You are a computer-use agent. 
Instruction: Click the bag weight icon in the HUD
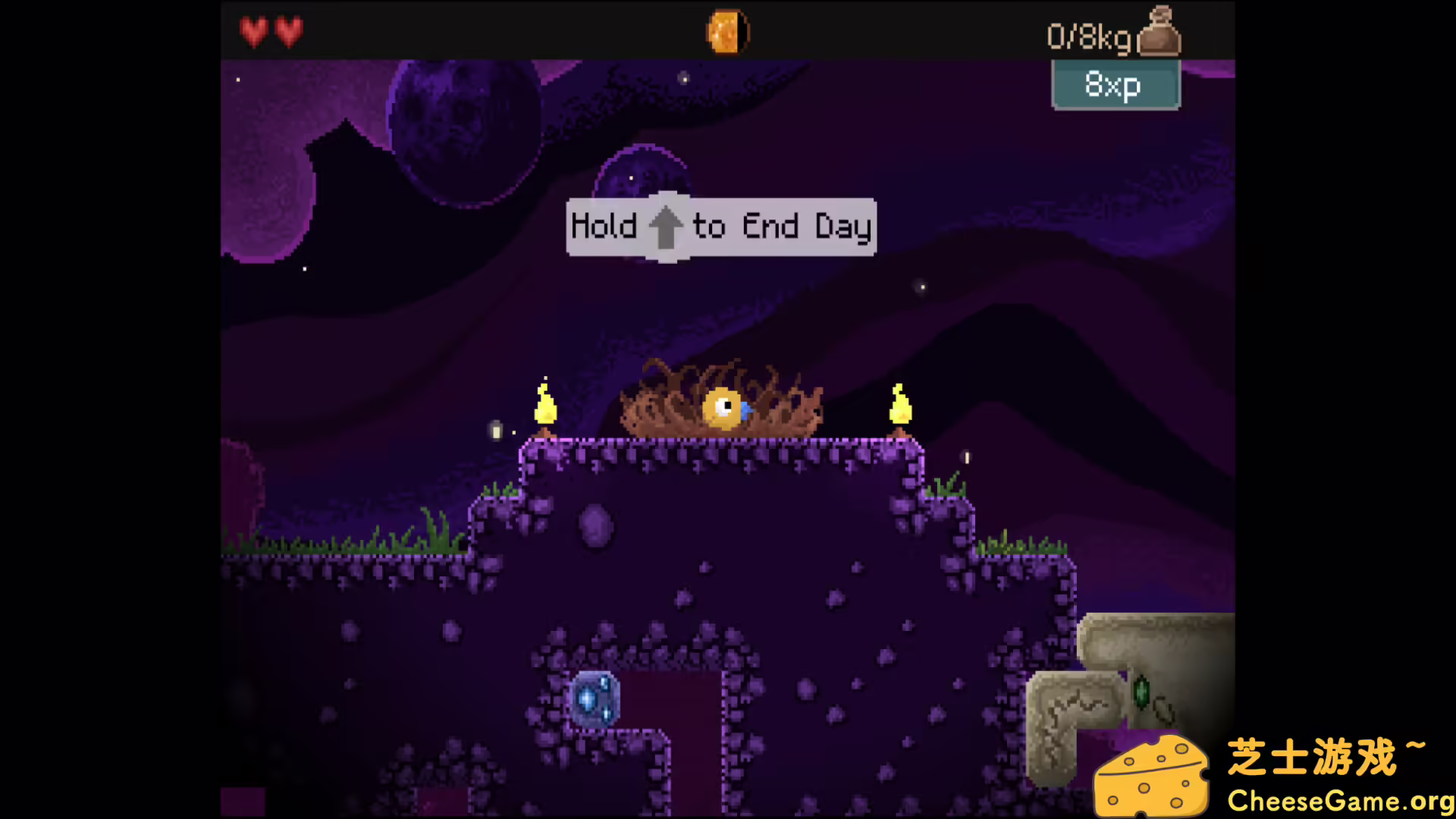click(1158, 32)
